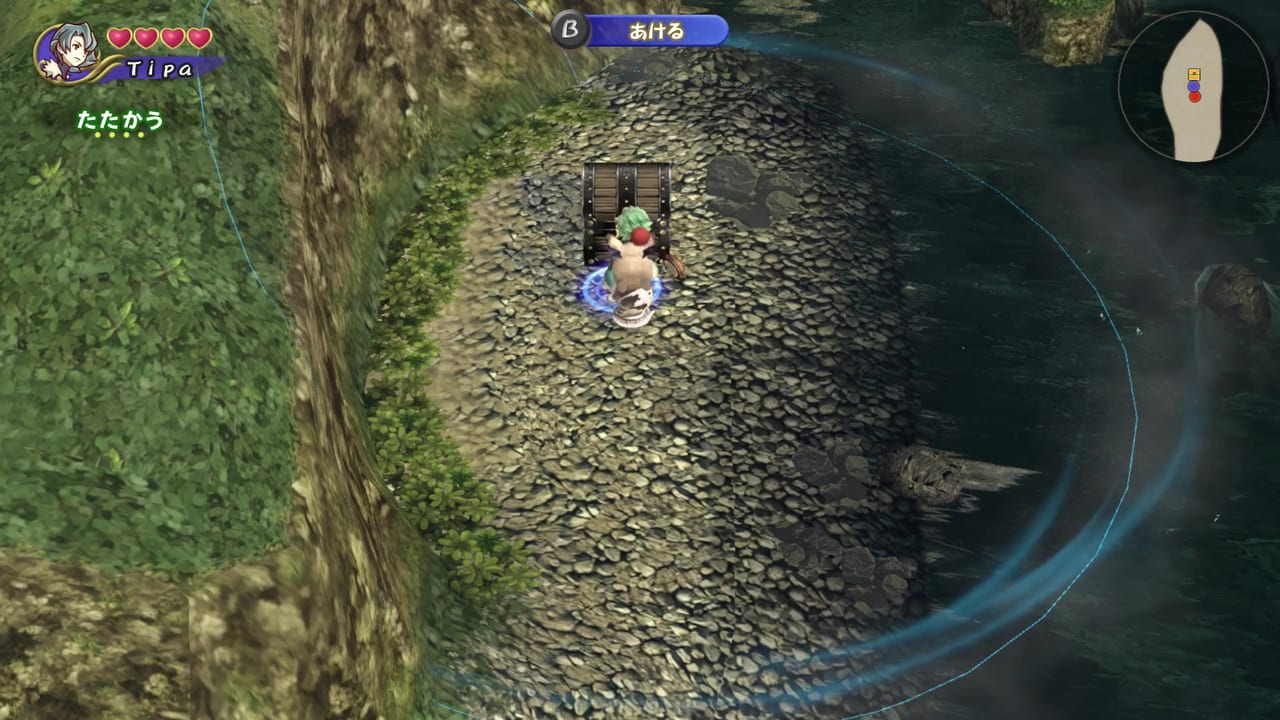Click the red marker on the minimap

[1195, 97]
